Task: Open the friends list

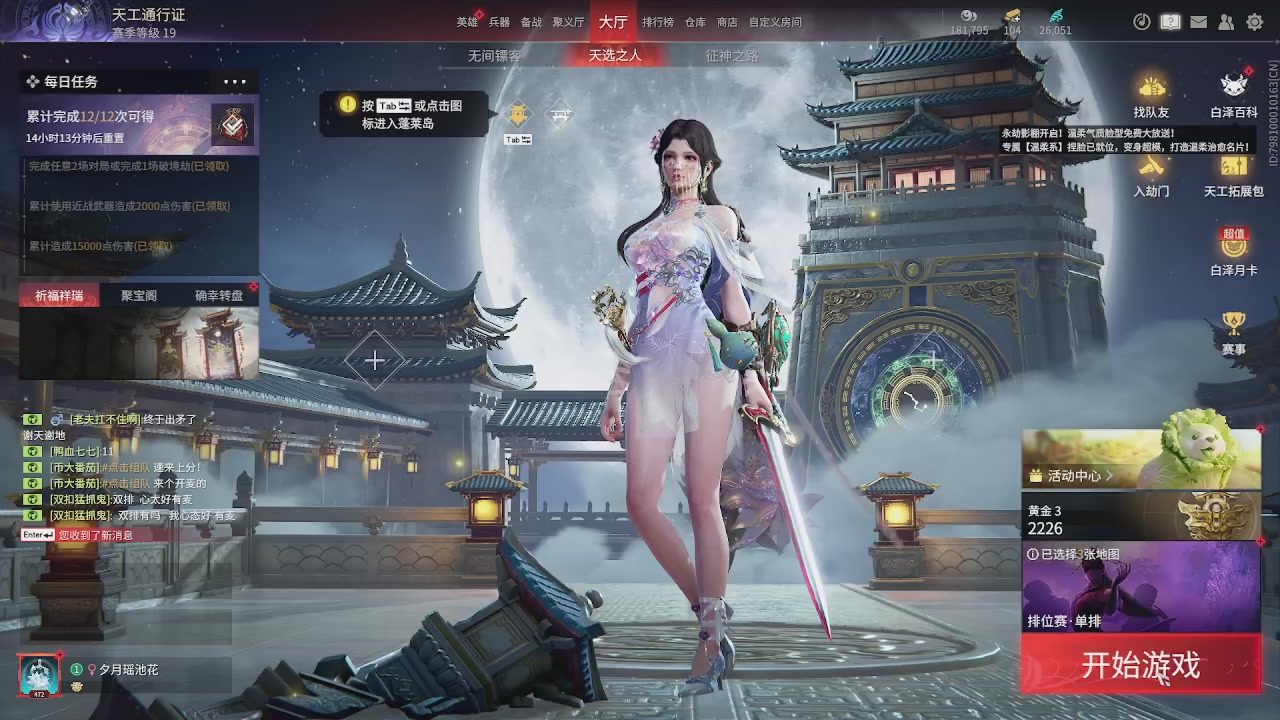Action: pos(1226,21)
